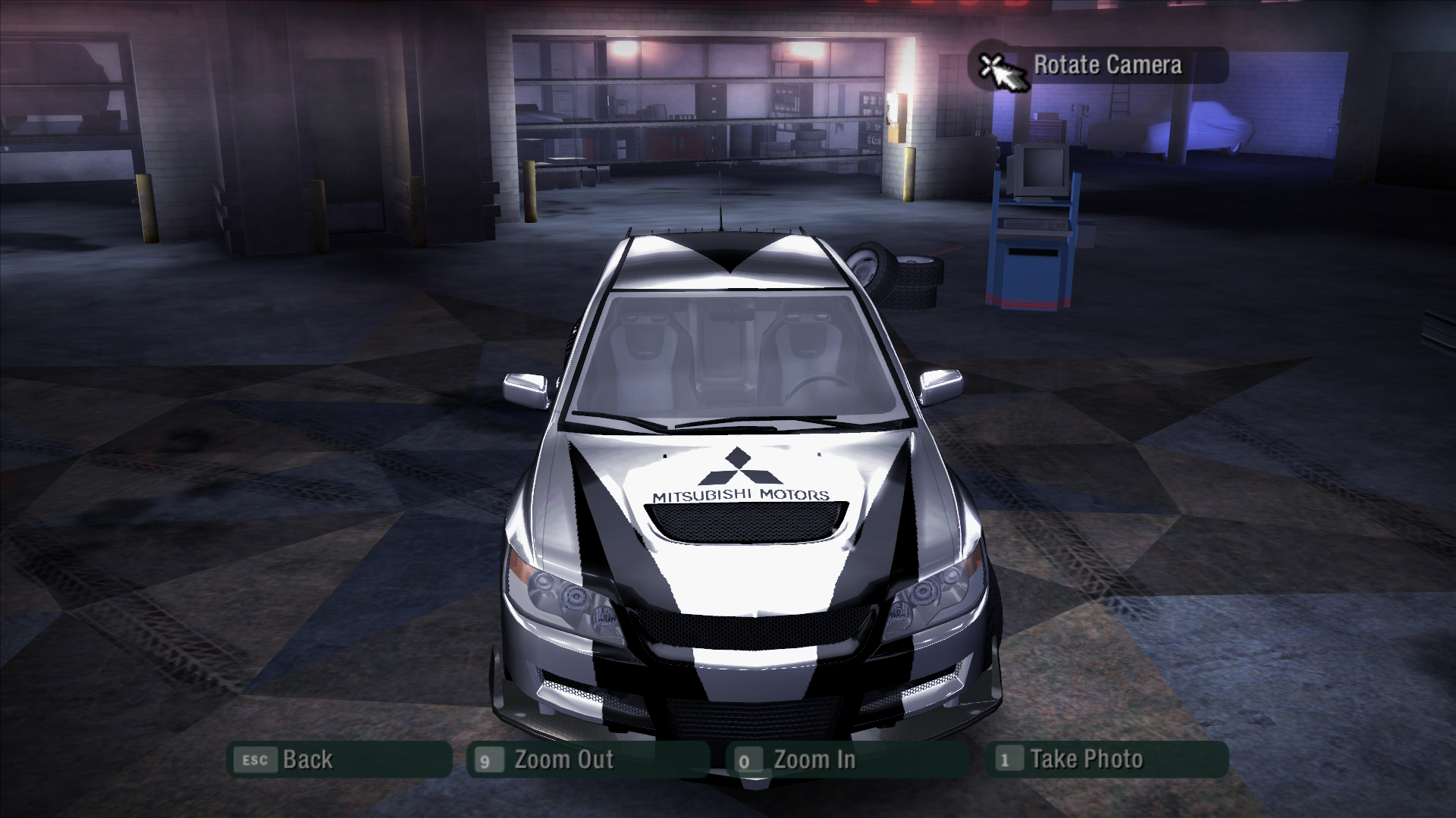1456x818 pixels.
Task: Activate the Take Photo button
Action: (x=1106, y=760)
